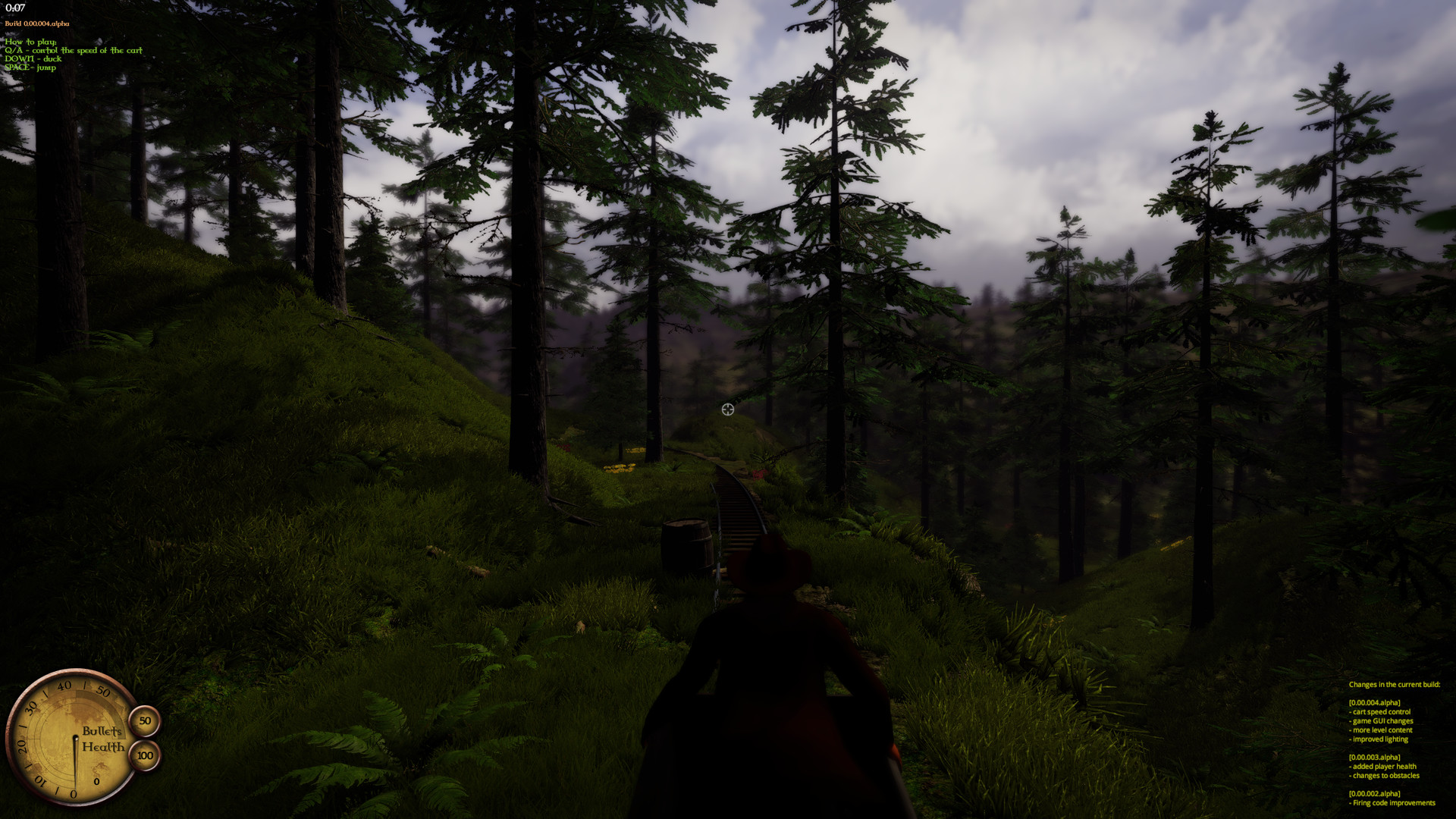Toggle the 'Q/A - control the speed' hint

74,50
